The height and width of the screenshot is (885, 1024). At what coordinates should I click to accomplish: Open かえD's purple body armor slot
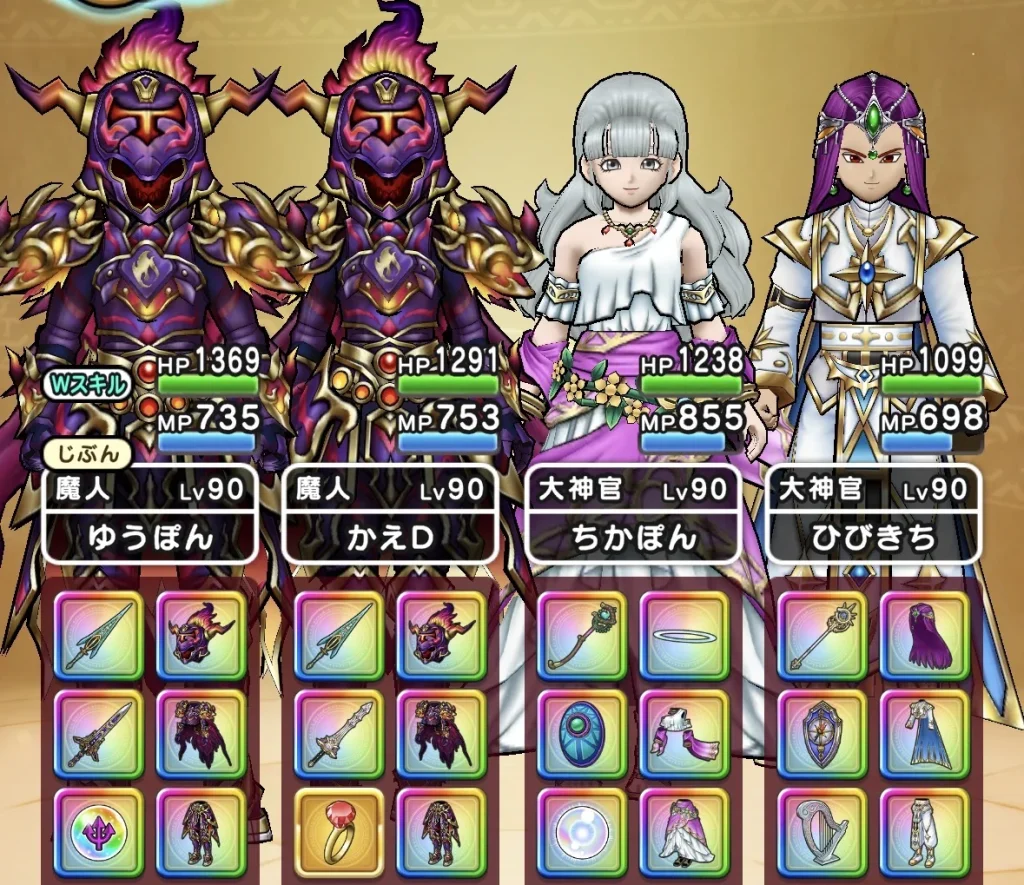(x=441, y=733)
